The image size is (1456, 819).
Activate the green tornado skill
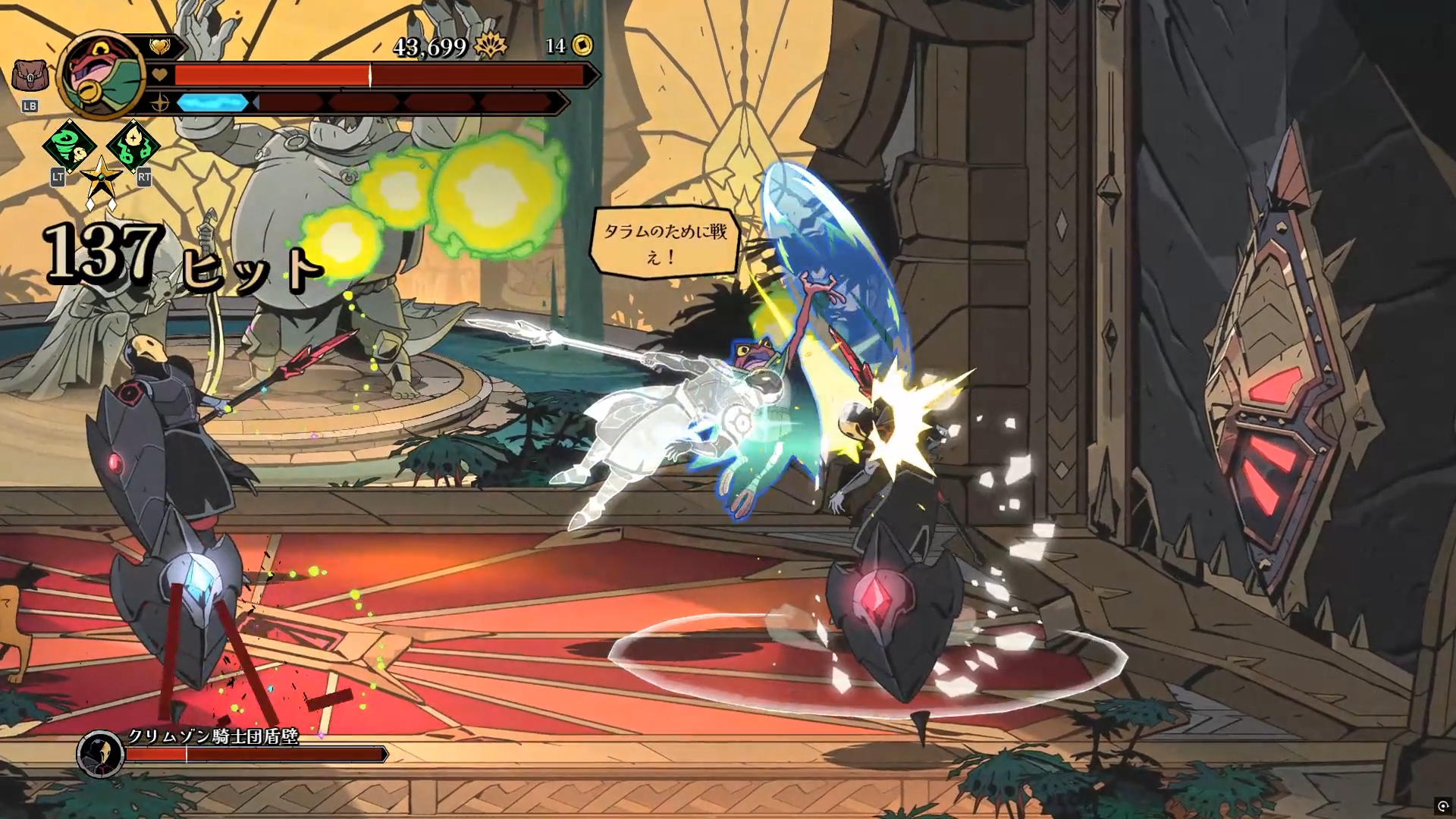68,146
